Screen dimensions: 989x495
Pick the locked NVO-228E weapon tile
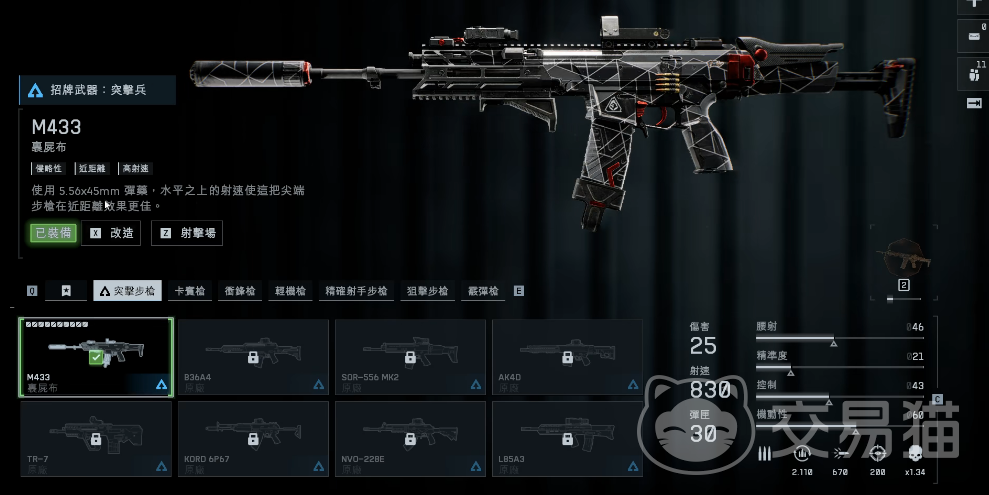(410, 438)
